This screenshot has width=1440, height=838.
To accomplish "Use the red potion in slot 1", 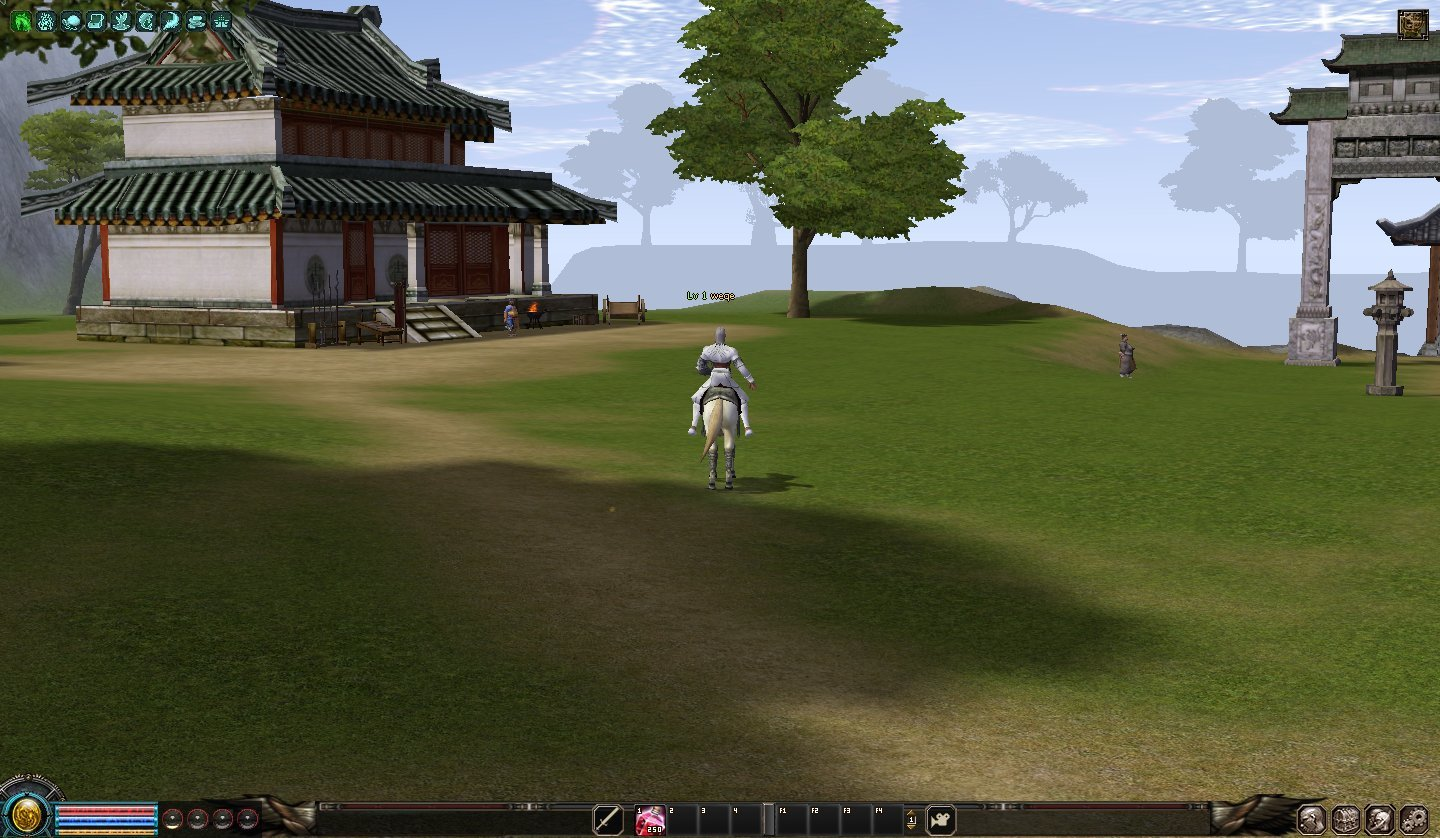I will point(650,820).
